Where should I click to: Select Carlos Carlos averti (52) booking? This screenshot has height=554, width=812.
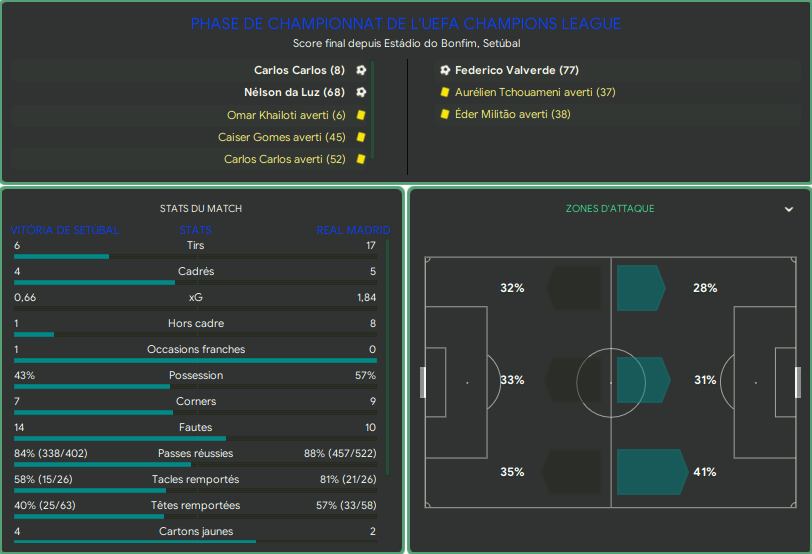coord(284,159)
